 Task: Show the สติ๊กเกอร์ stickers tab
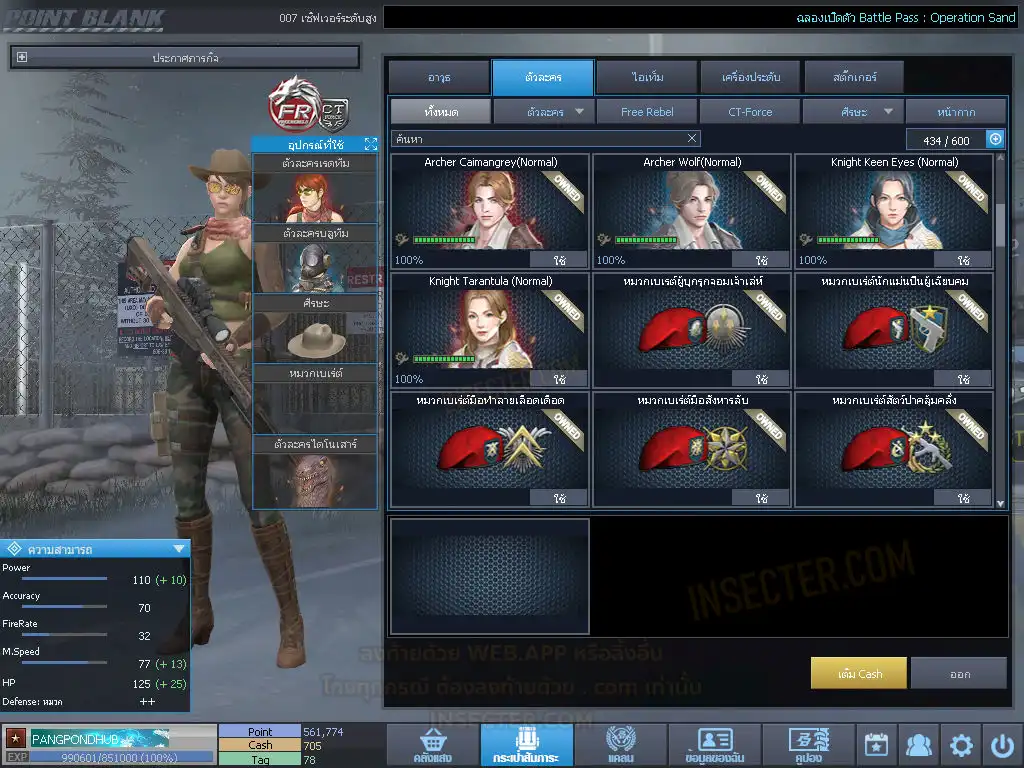point(853,77)
